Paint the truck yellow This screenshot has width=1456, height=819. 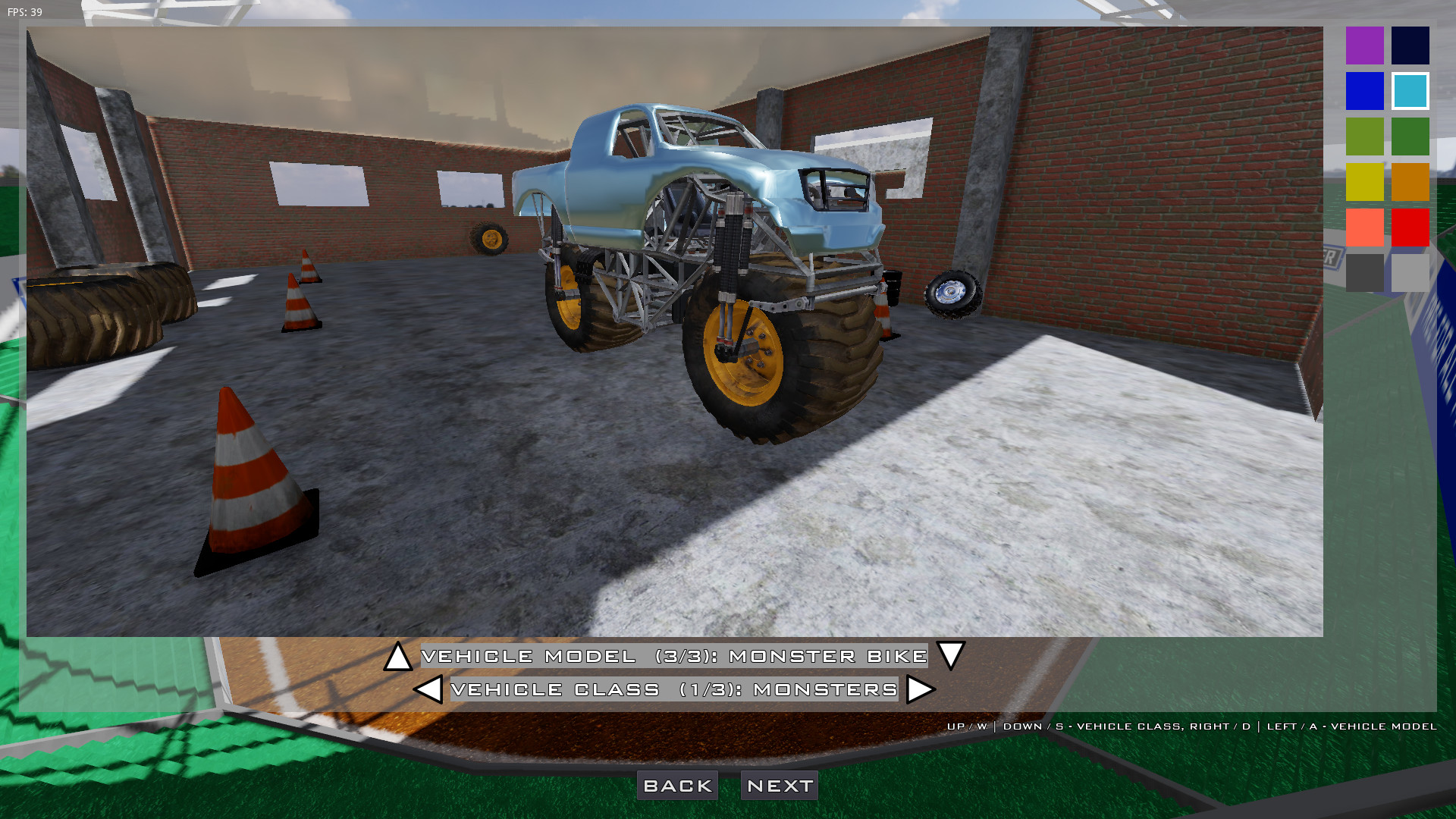[x=1364, y=181]
